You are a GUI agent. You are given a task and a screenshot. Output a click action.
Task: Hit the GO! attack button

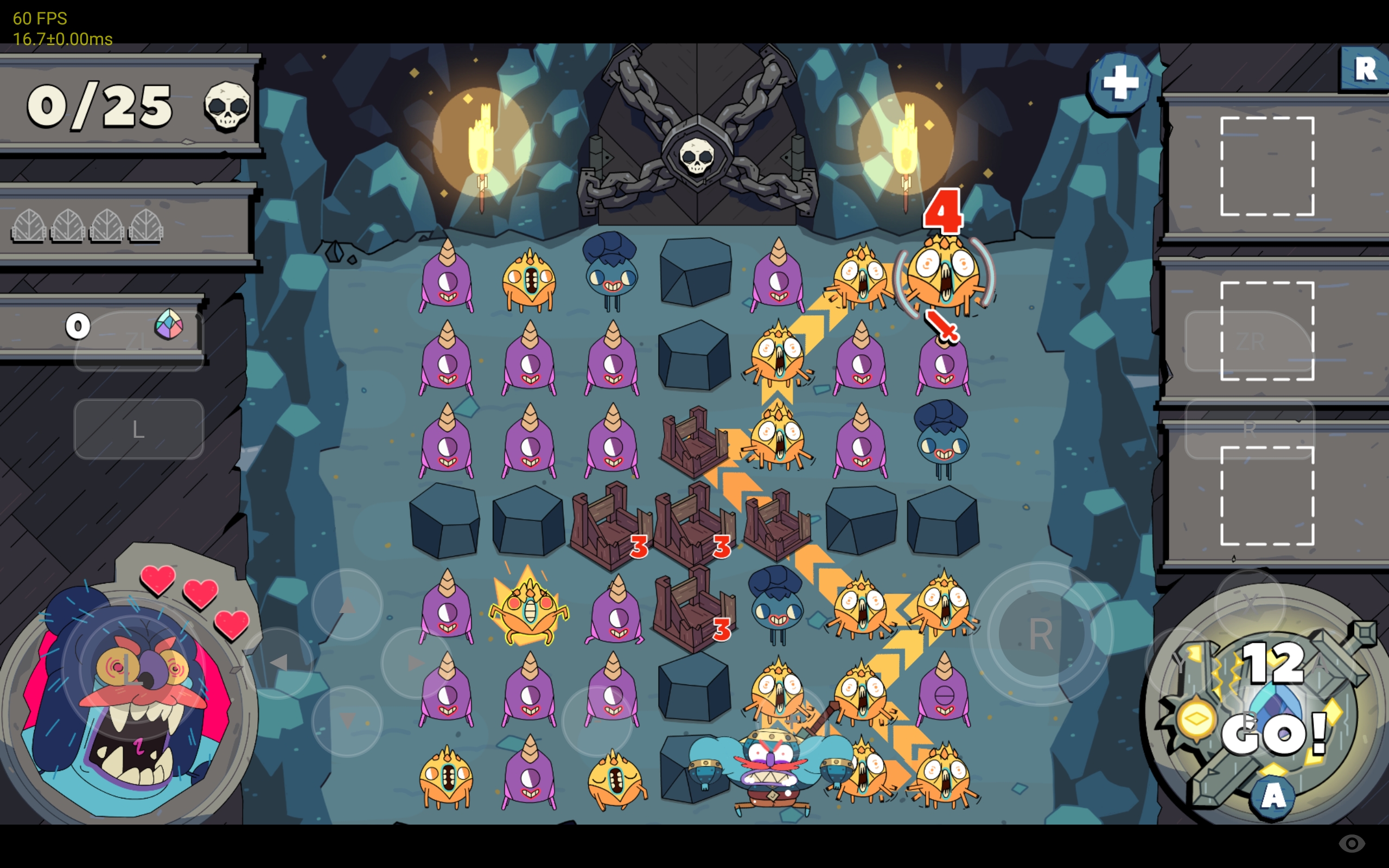pyautogui.click(x=1273, y=732)
